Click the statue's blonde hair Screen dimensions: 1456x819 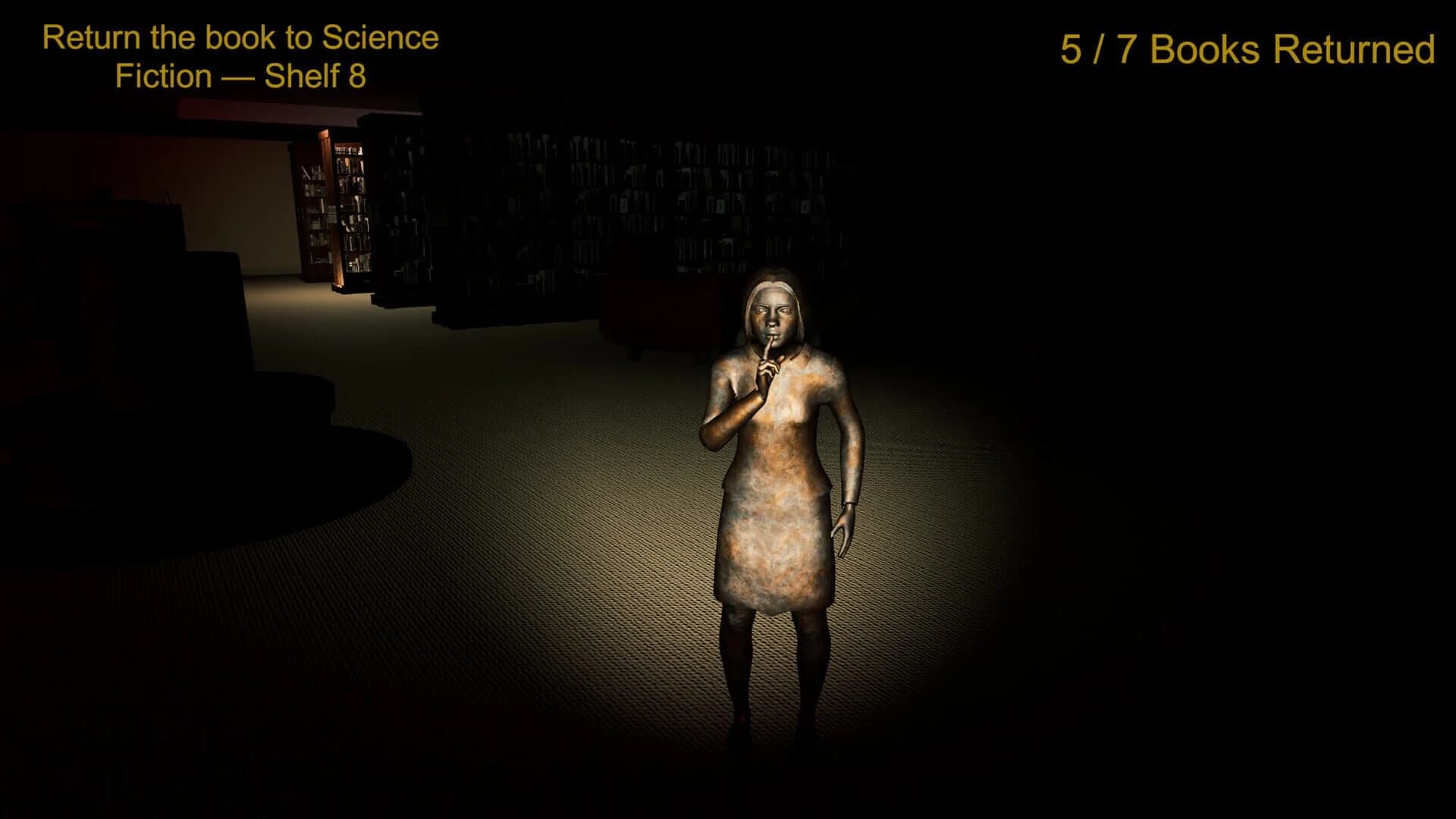(x=773, y=288)
